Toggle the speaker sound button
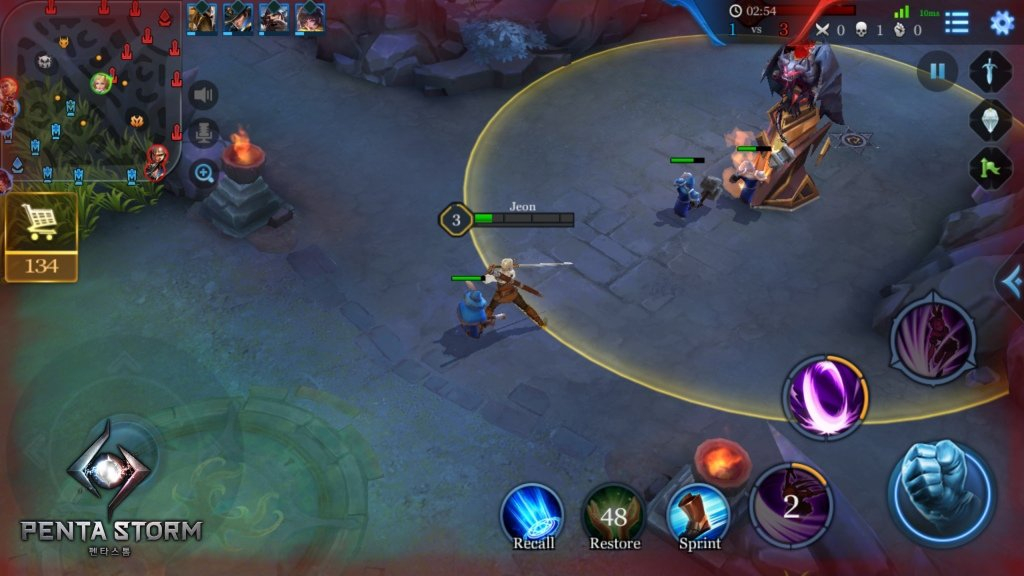Screen dimensions: 1024x576 [x=204, y=95]
